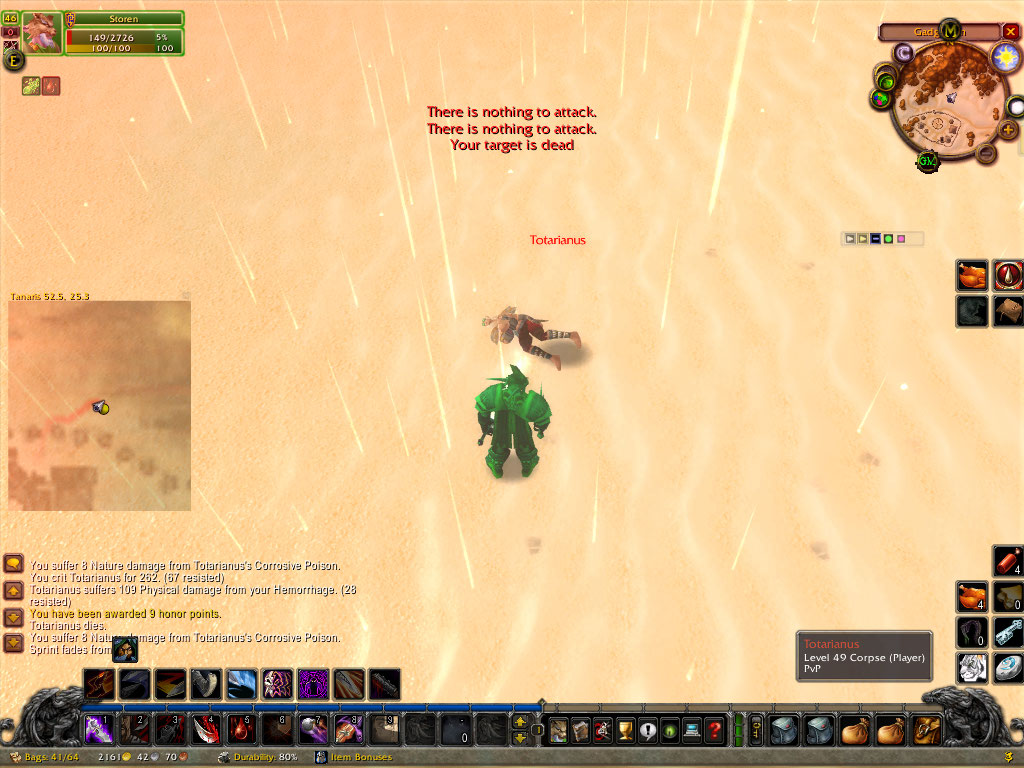
Task: Open the backpack at the bar's end
Action: 927,729
